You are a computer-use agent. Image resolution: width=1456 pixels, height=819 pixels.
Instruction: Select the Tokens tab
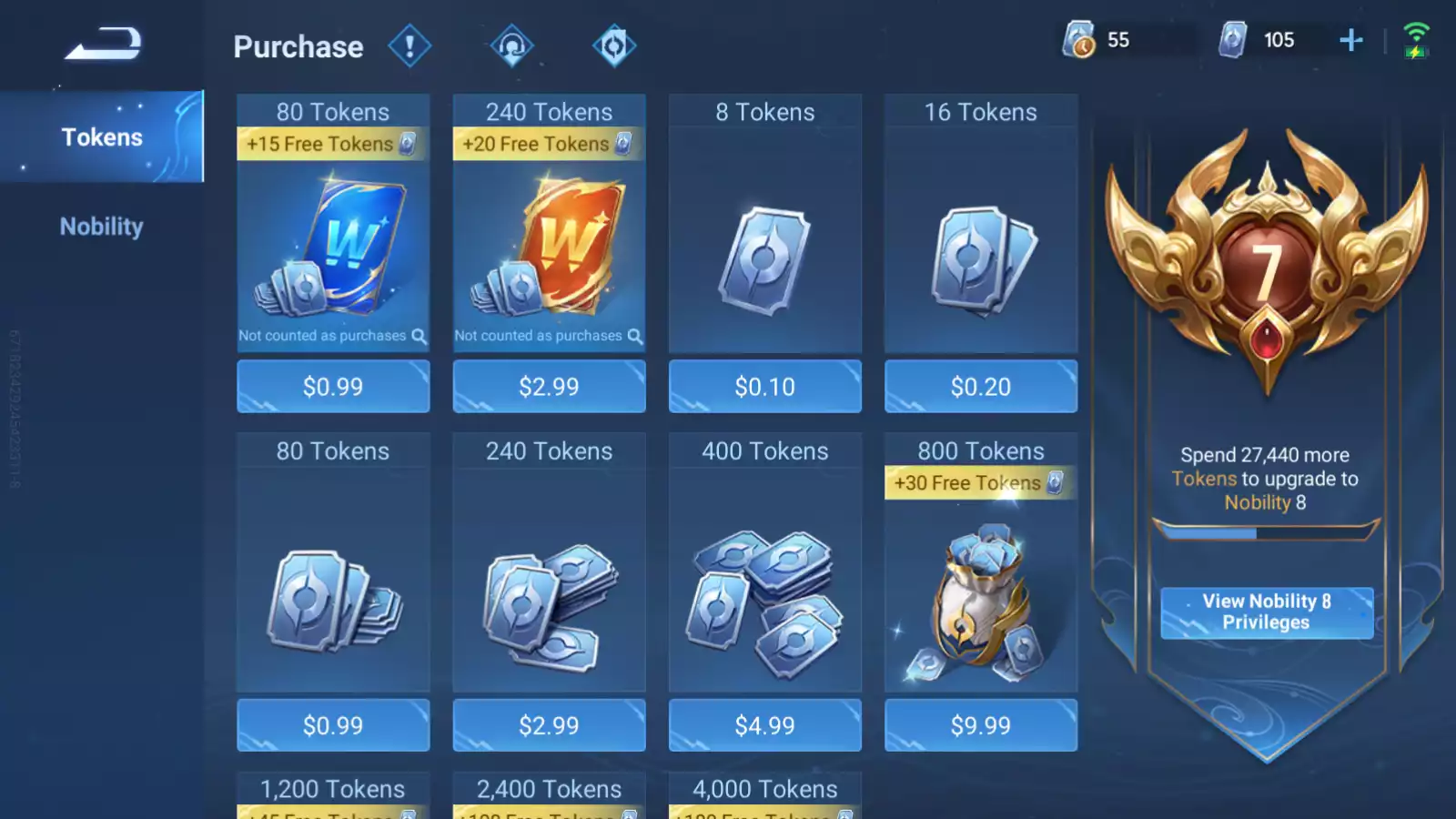102,137
